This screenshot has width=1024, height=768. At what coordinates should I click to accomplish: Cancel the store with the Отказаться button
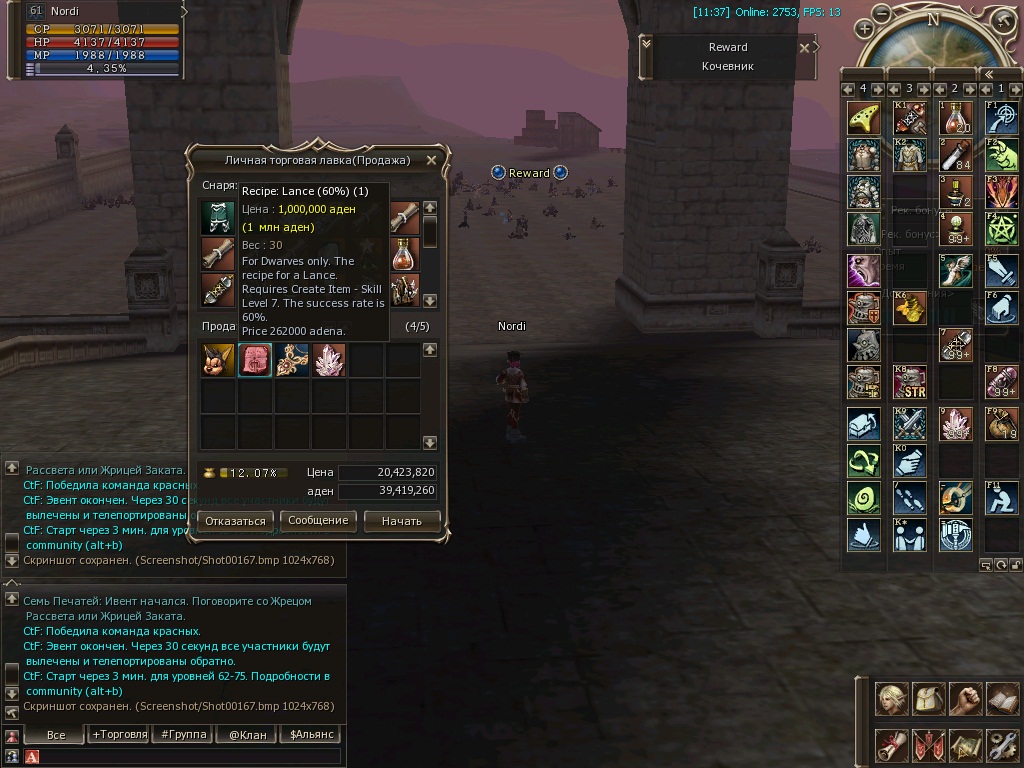click(235, 521)
